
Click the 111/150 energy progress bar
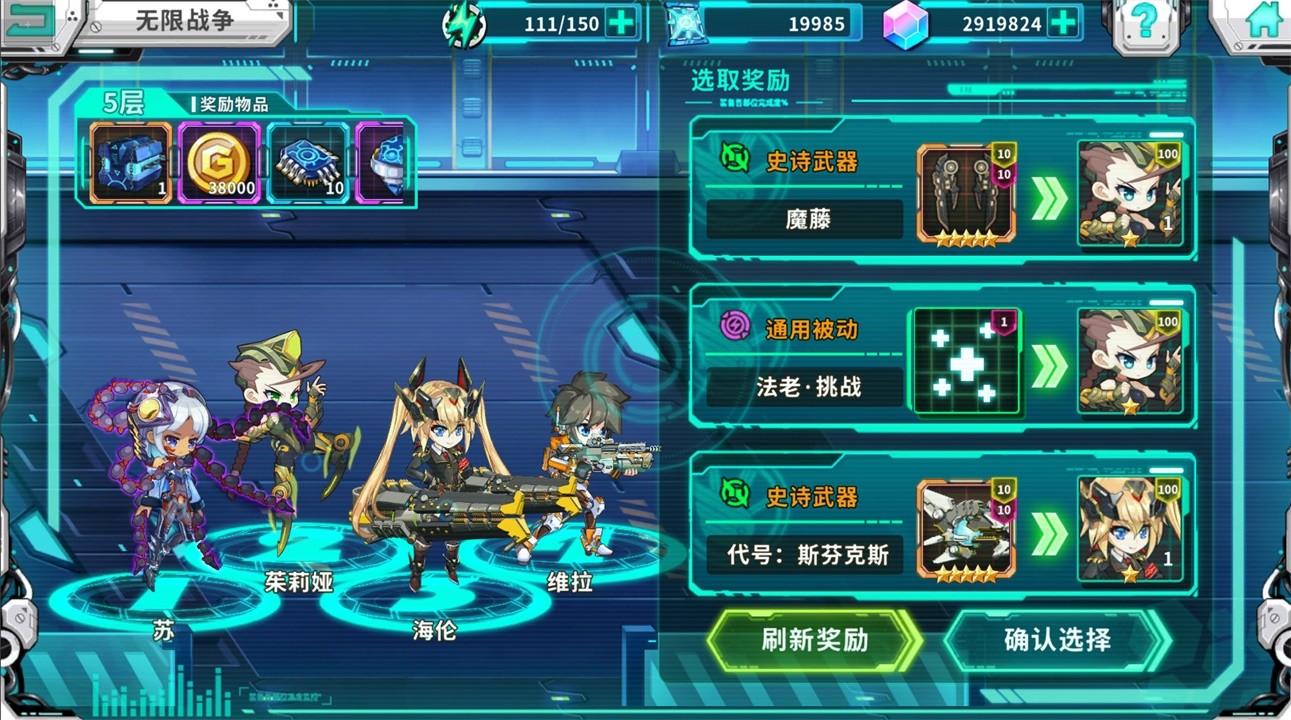coord(555,22)
